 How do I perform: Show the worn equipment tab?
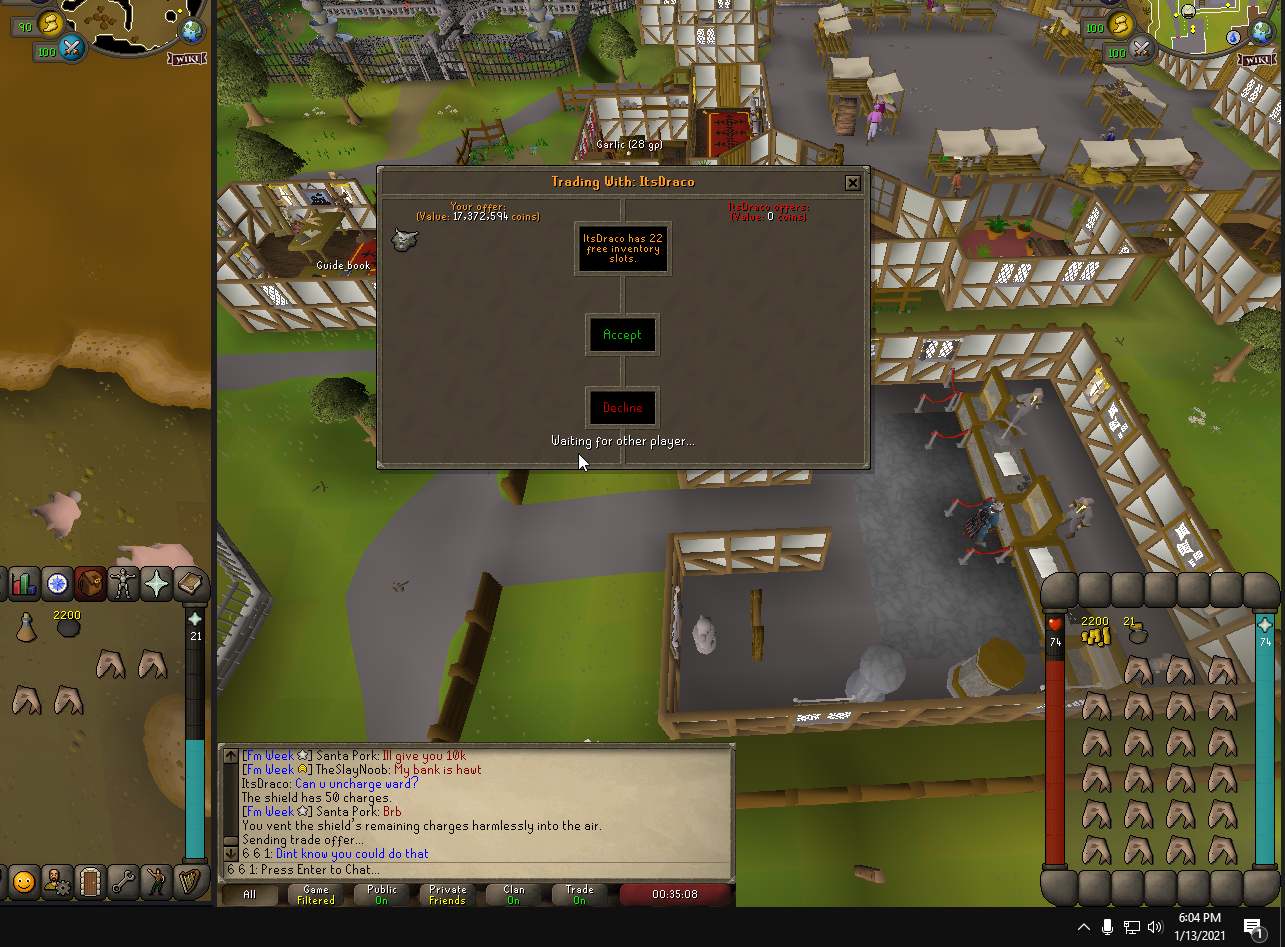[123, 582]
